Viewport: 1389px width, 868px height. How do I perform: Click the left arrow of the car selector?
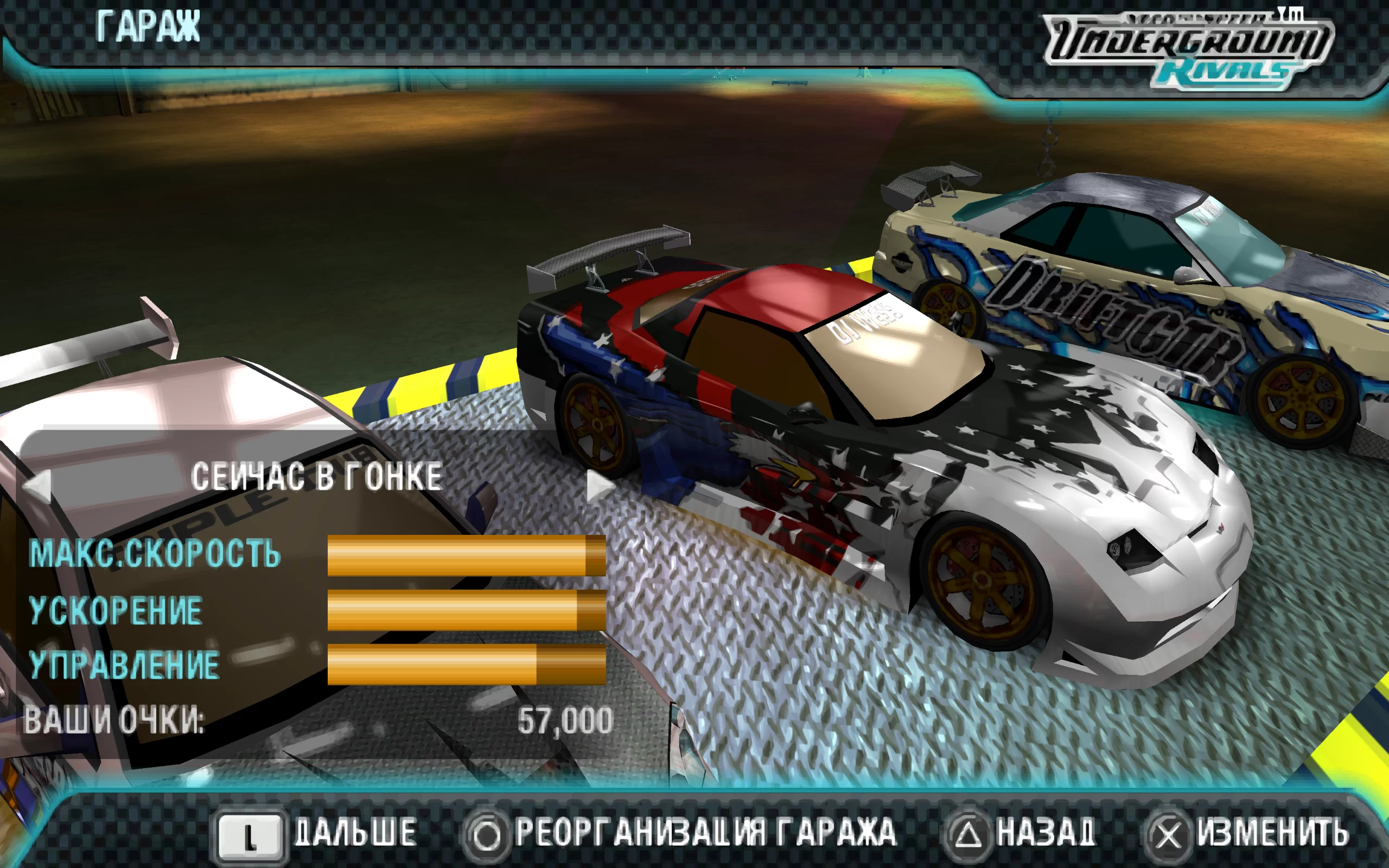(38, 485)
